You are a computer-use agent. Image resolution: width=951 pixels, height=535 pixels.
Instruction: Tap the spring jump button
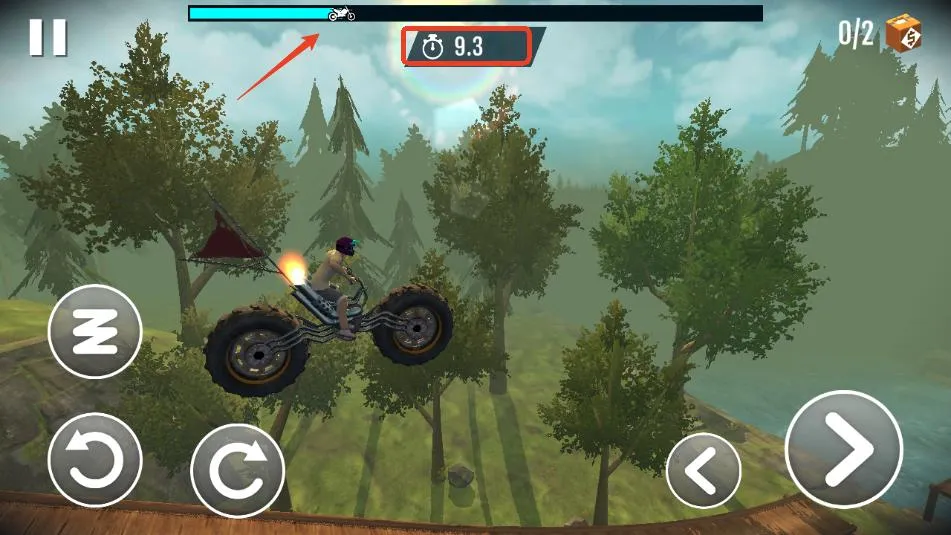(x=95, y=331)
